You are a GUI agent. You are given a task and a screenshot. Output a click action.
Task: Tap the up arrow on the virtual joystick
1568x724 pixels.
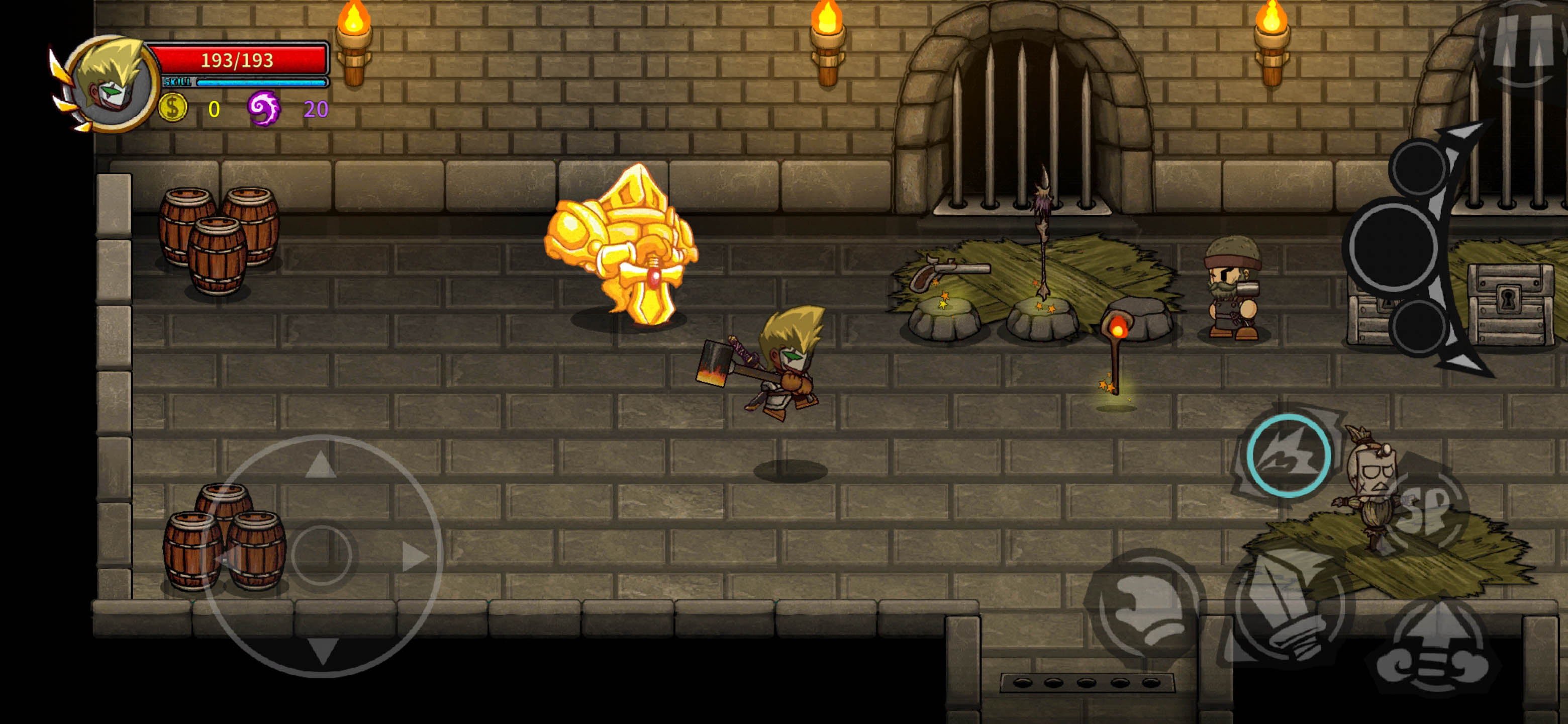point(321,465)
